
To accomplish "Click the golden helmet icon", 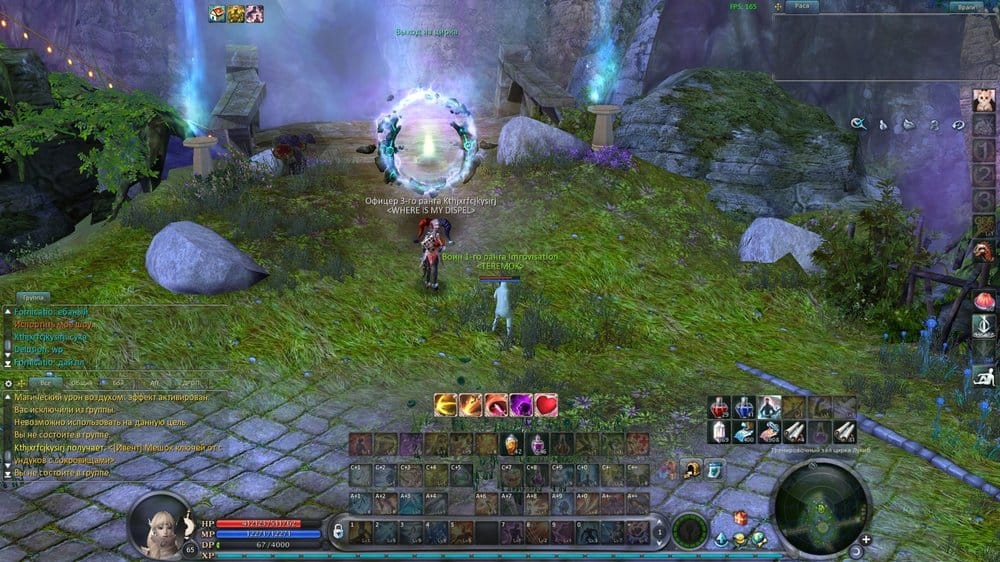I will click(691, 468).
